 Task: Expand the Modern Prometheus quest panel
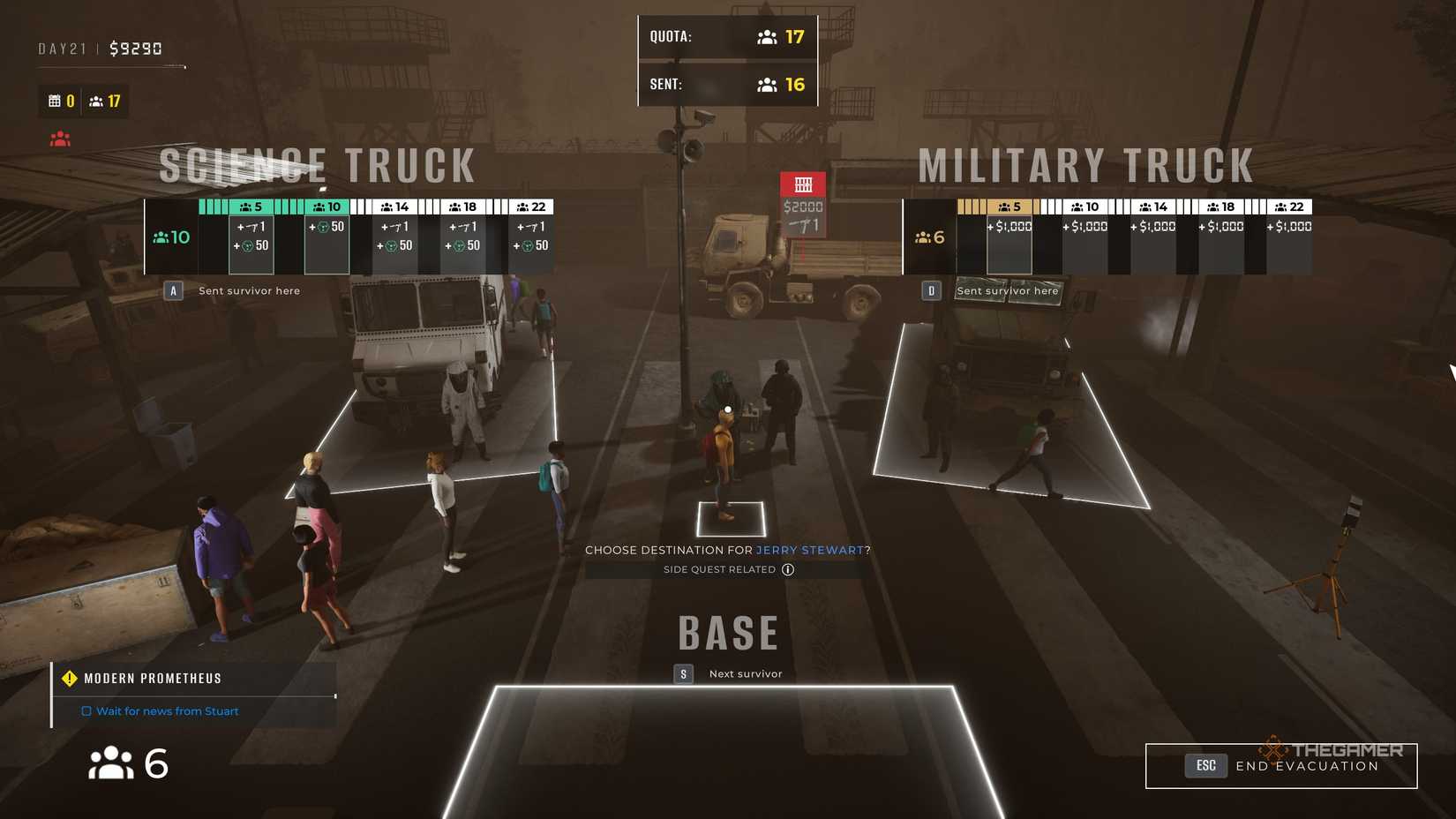152,678
